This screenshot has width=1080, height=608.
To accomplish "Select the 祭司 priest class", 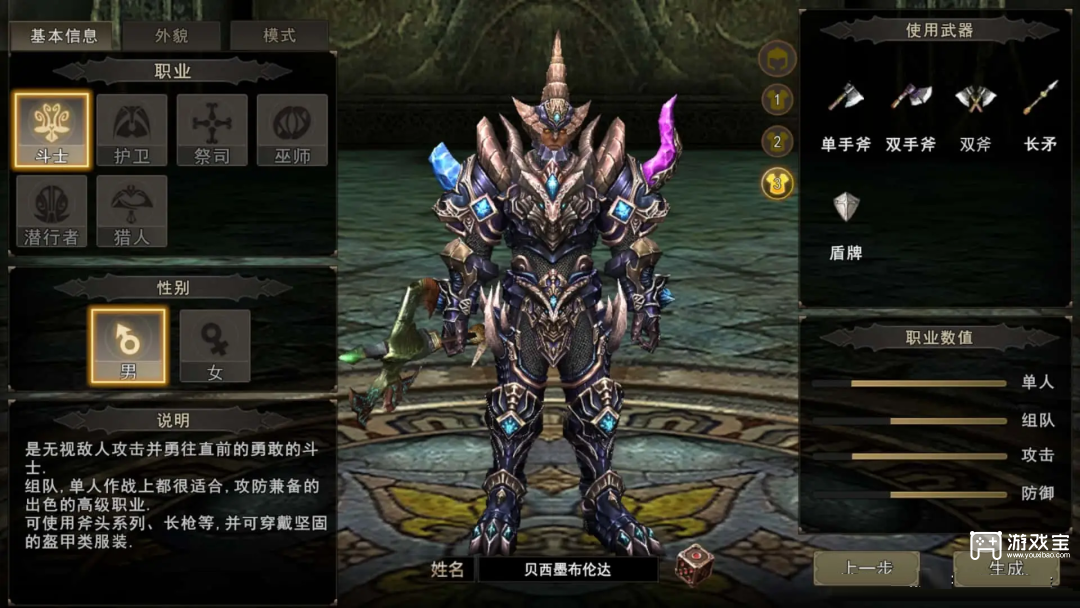I will (x=212, y=130).
